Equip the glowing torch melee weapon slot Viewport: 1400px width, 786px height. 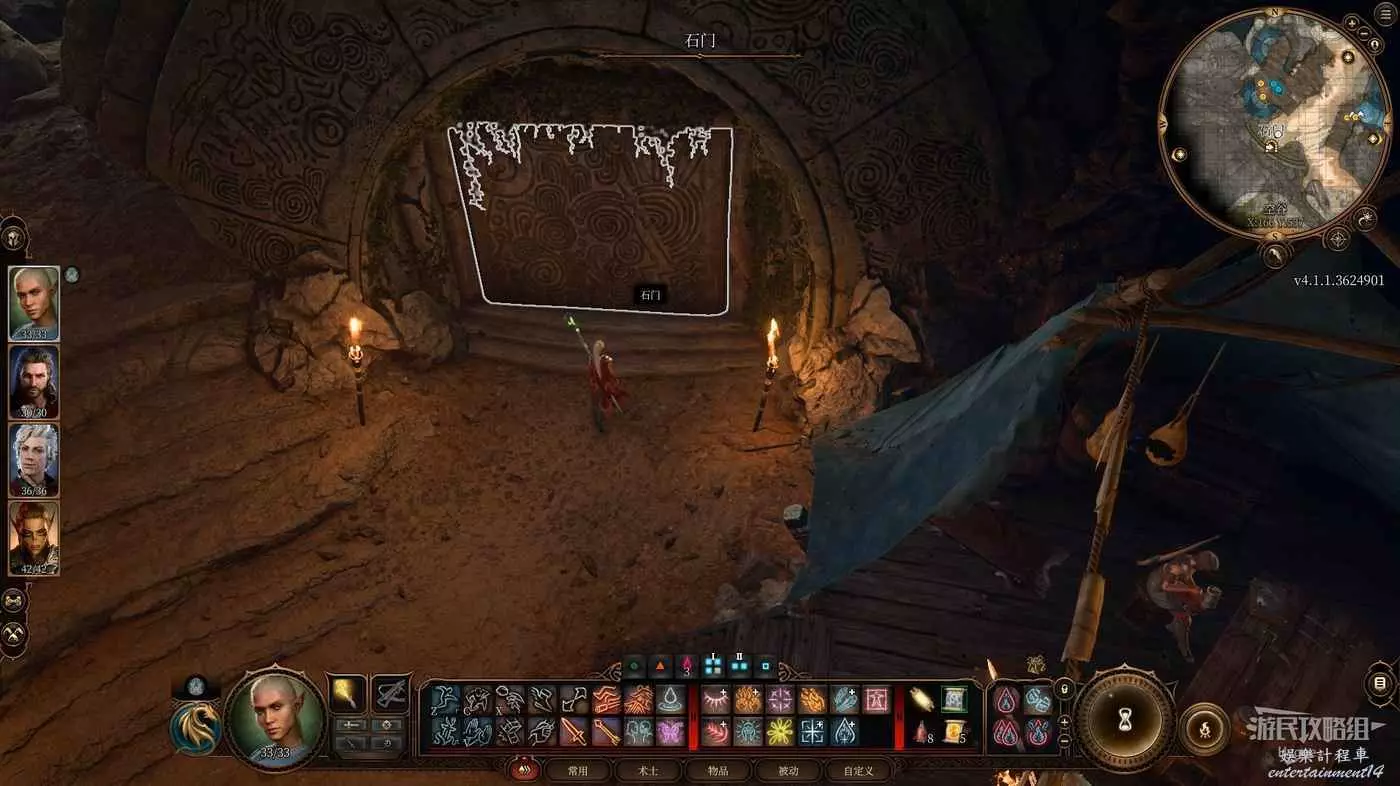coord(347,692)
